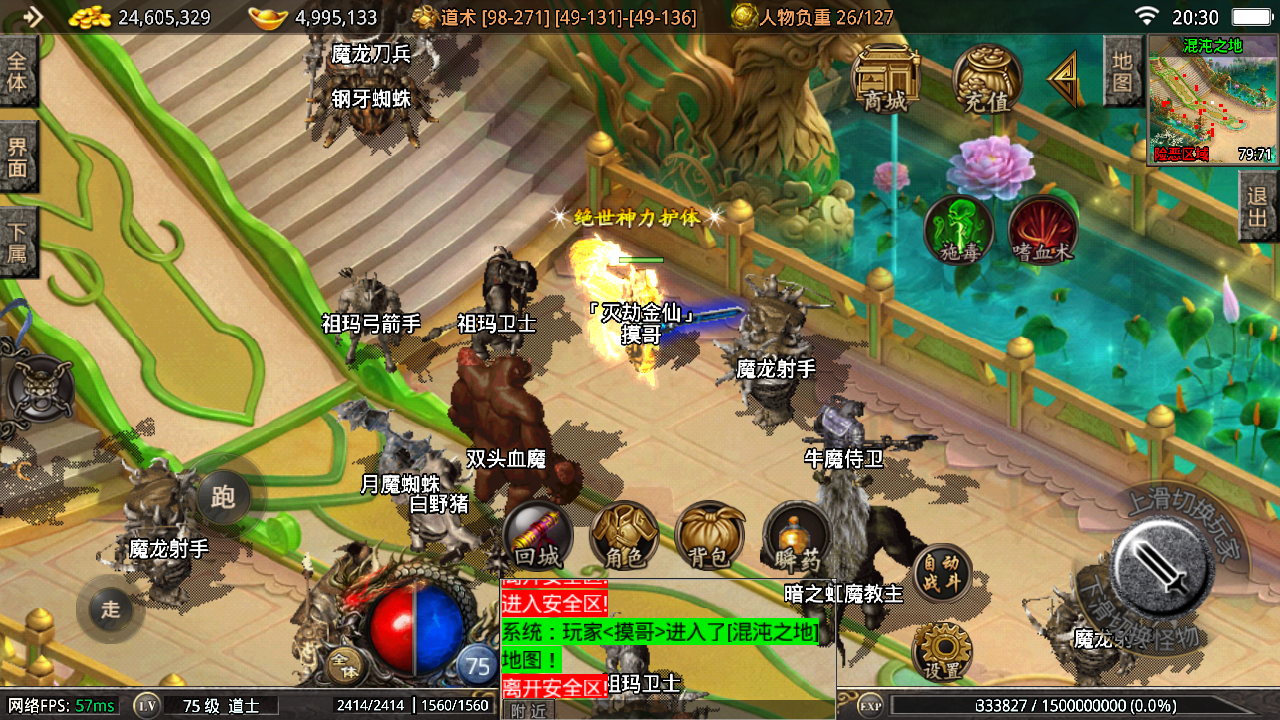Toggle 自动战斗 auto-battle
Screen dimensions: 1280x720
tap(941, 573)
